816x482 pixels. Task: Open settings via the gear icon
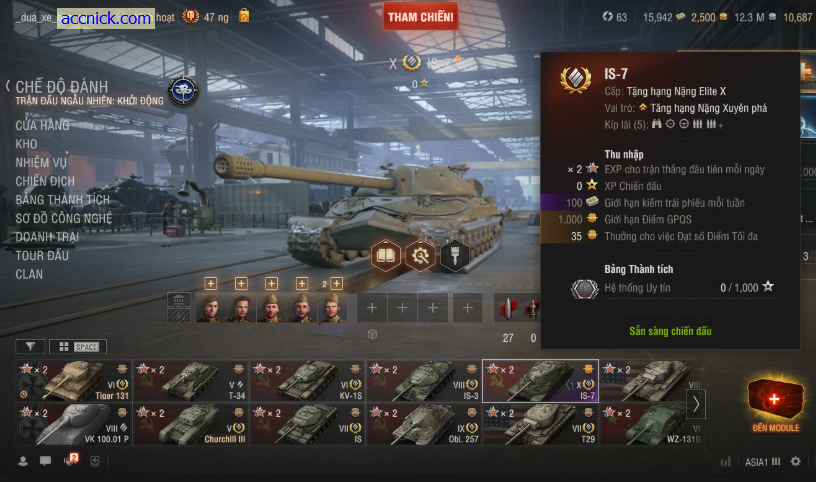(796, 462)
